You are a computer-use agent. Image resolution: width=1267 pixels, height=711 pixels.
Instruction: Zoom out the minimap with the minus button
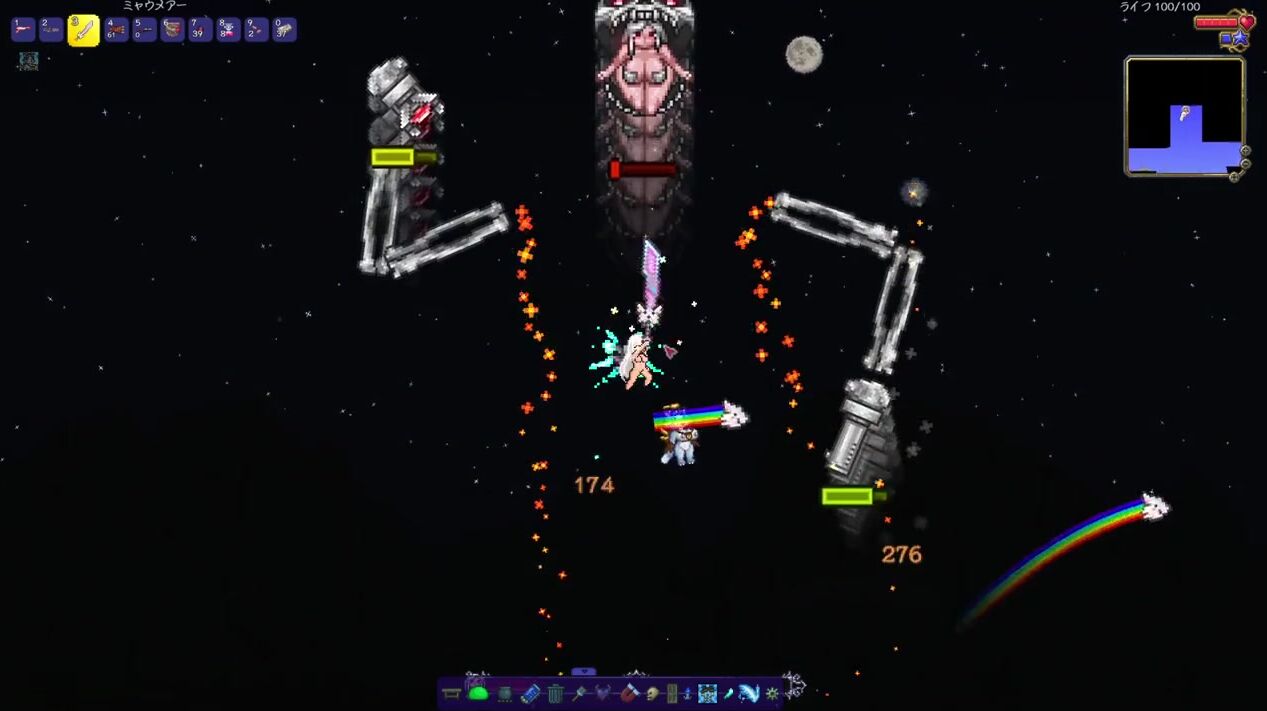1245,164
